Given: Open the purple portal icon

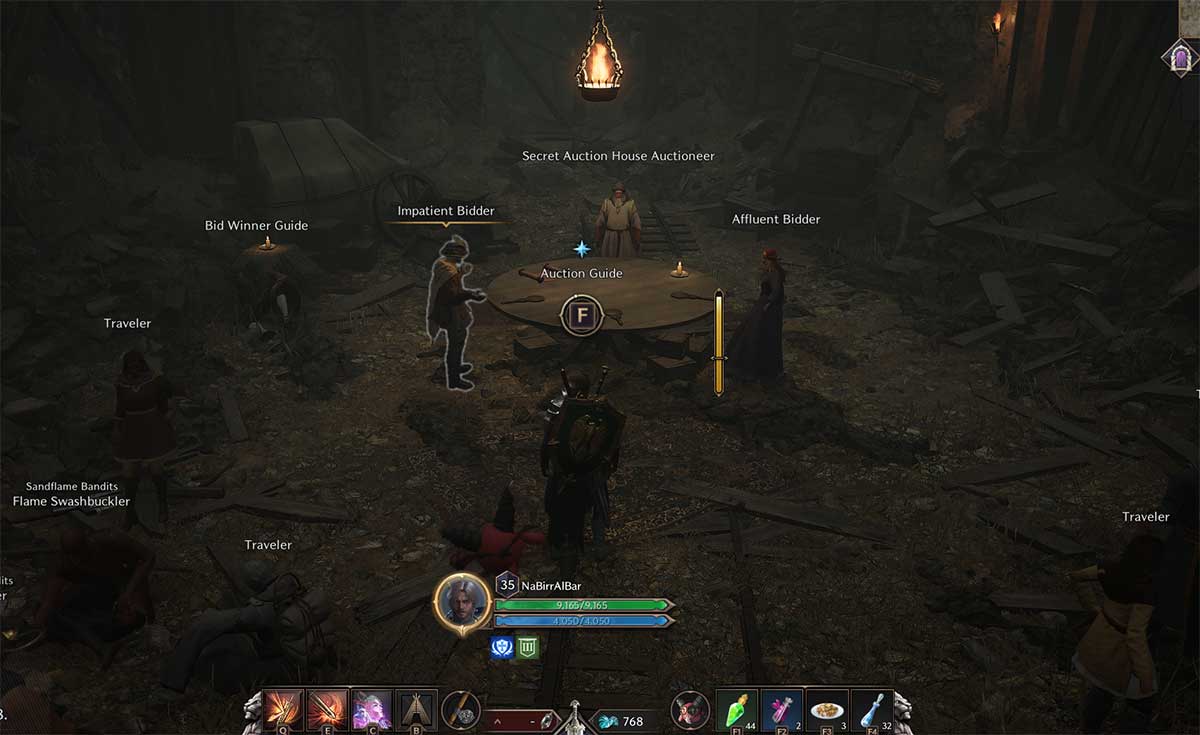Looking at the screenshot, I should (x=1180, y=57).
